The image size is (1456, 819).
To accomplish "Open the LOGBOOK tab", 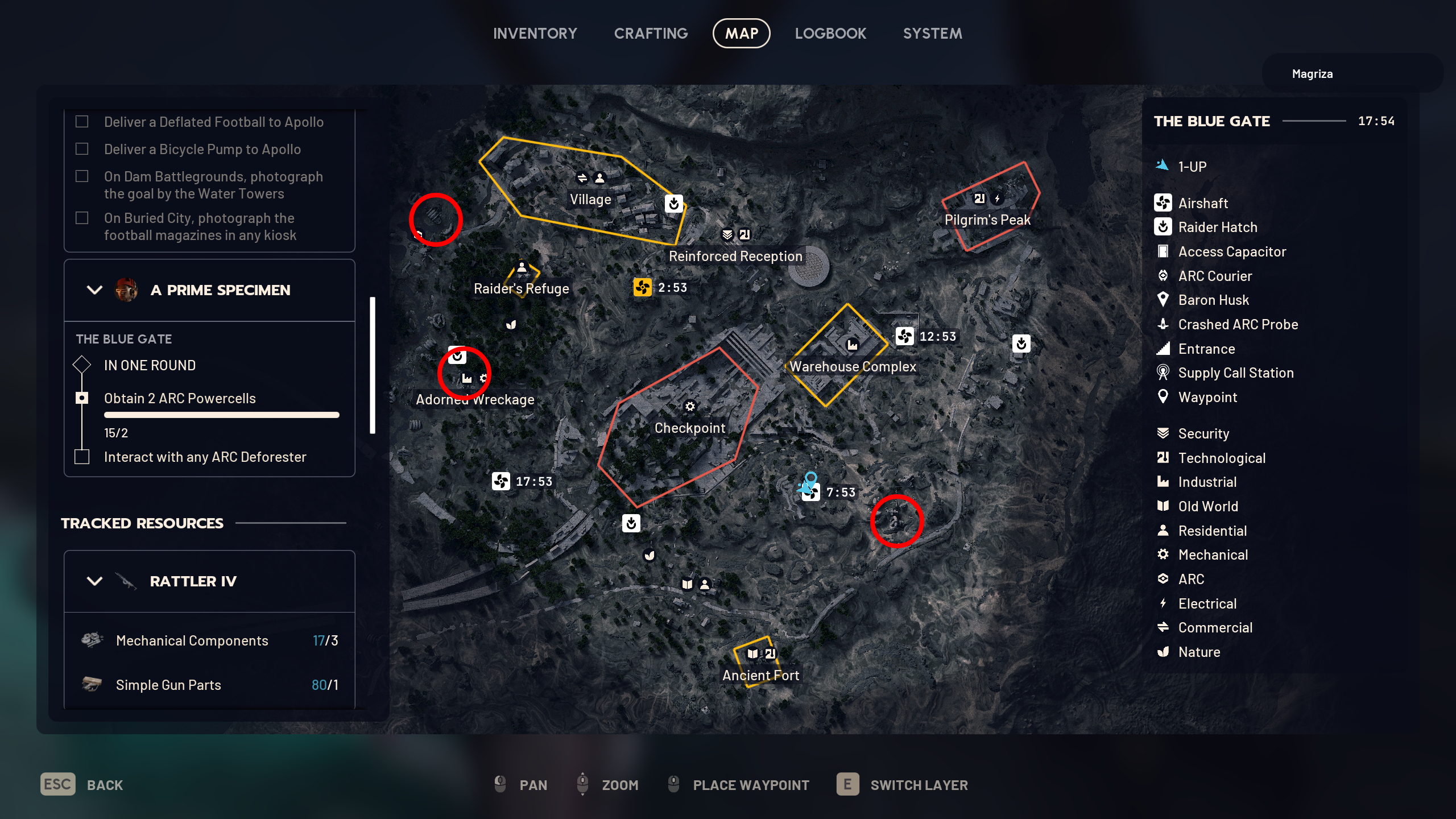I will click(830, 33).
